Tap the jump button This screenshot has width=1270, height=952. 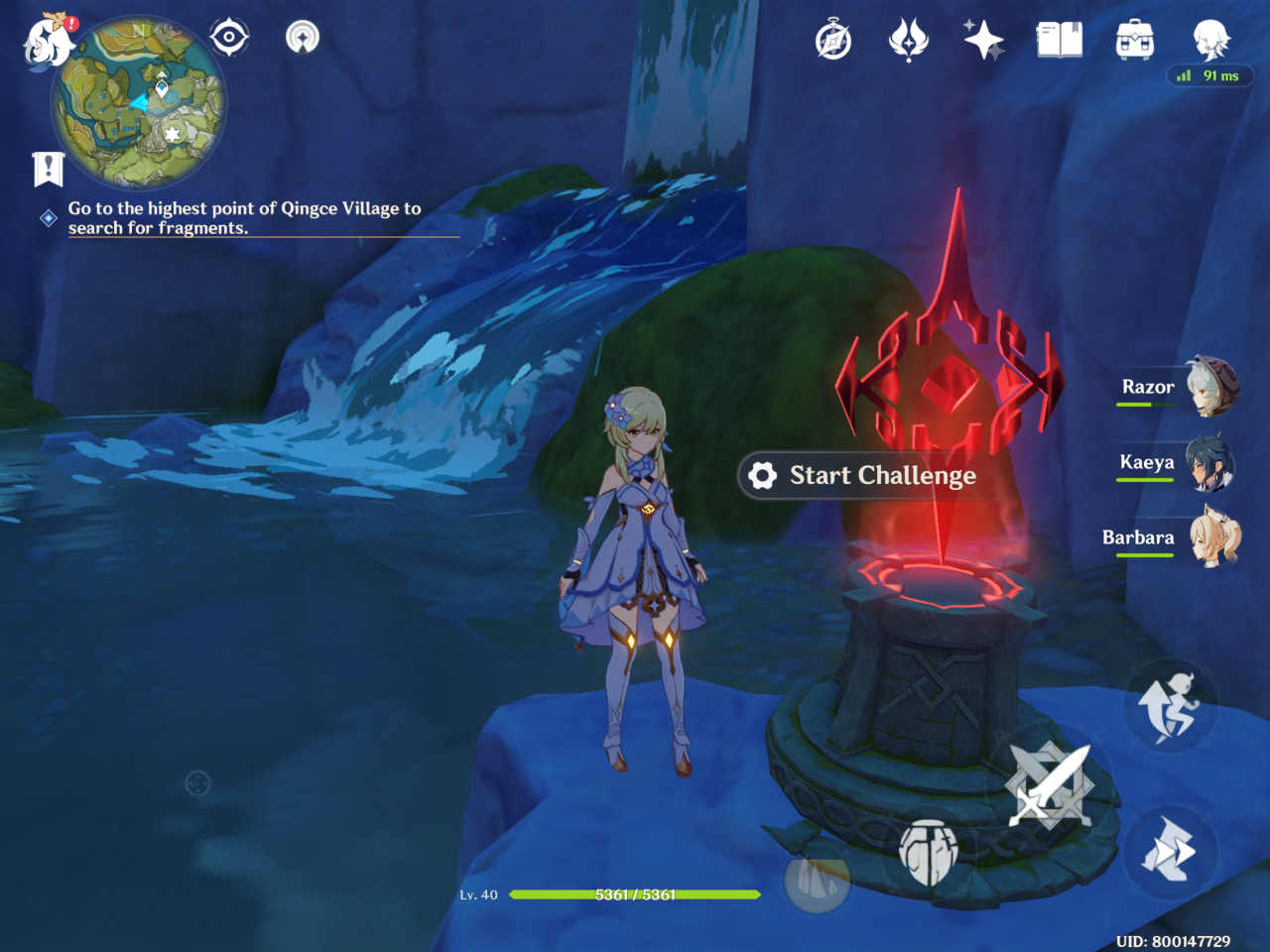[1171, 706]
